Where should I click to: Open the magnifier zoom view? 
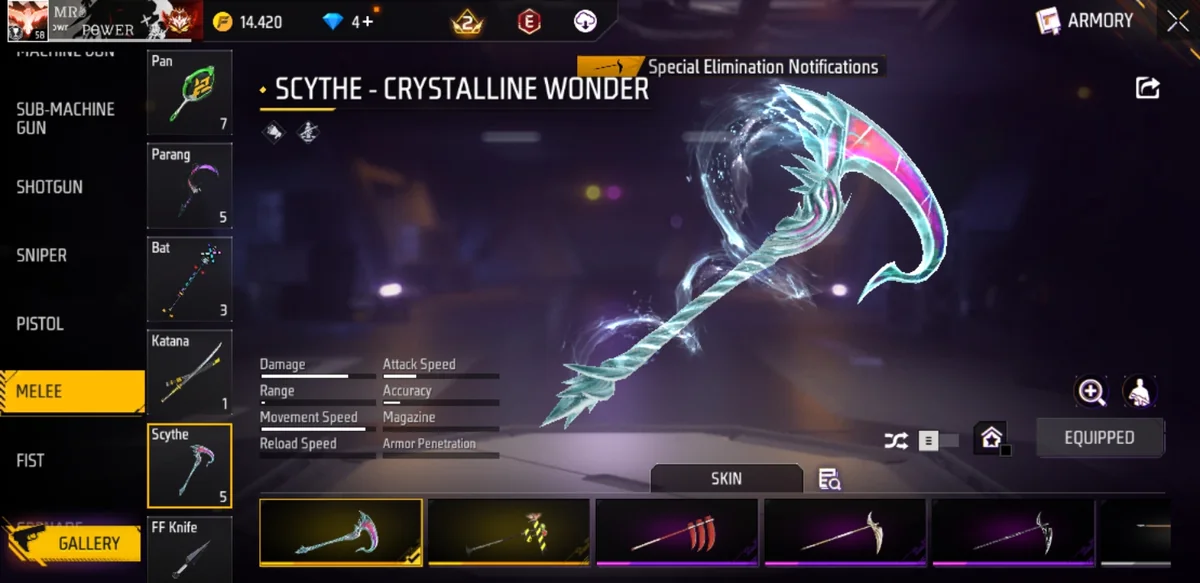[1091, 392]
